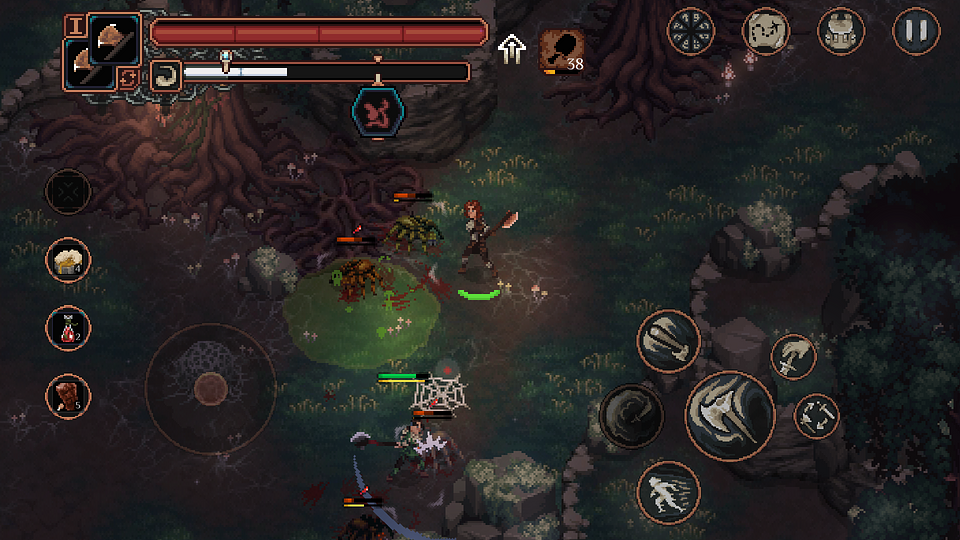Trigger the dark whirlwind skill
This screenshot has width=960, height=540.
(x=631, y=415)
